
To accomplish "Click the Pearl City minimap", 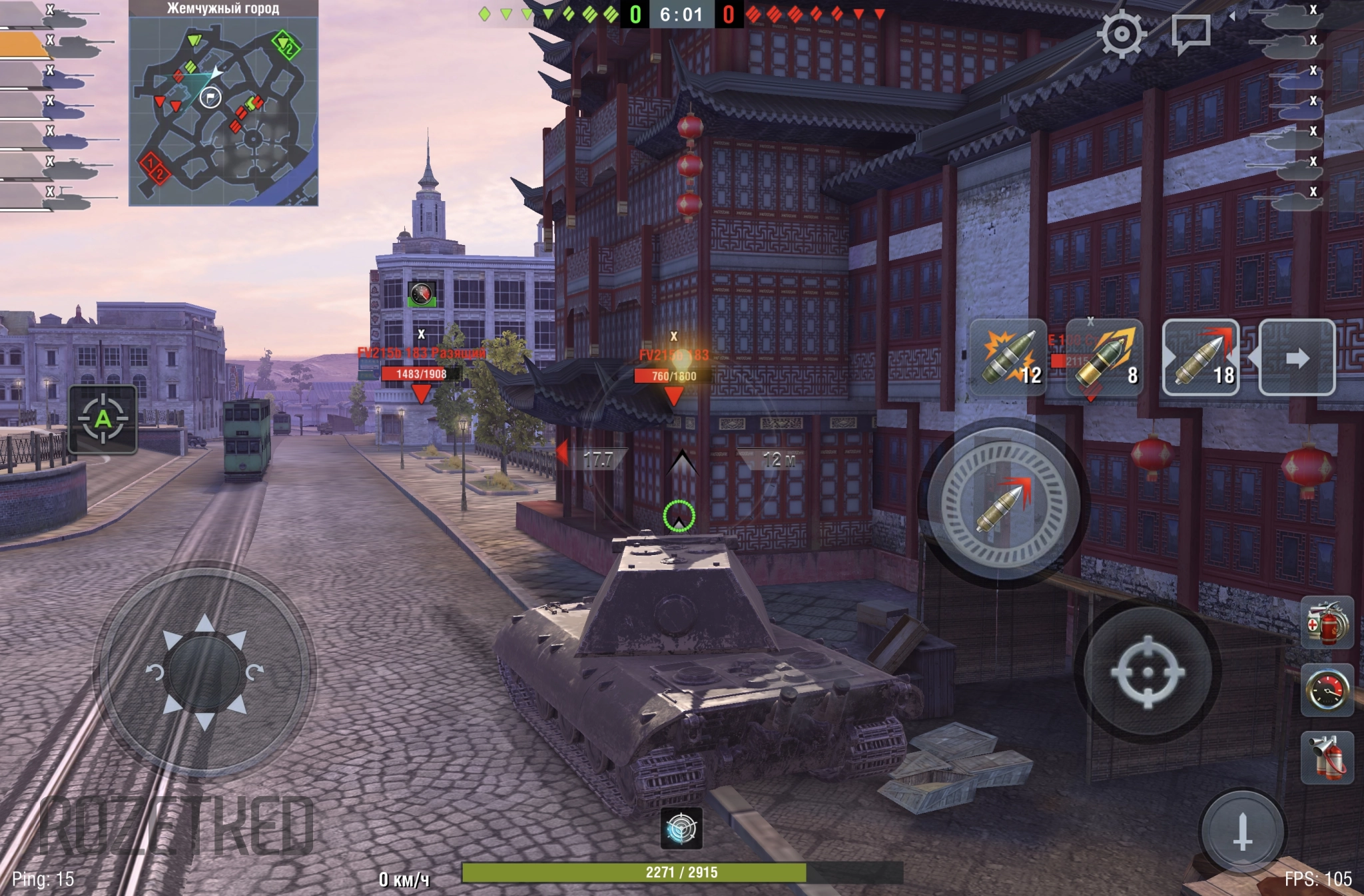I will pyautogui.click(x=223, y=111).
